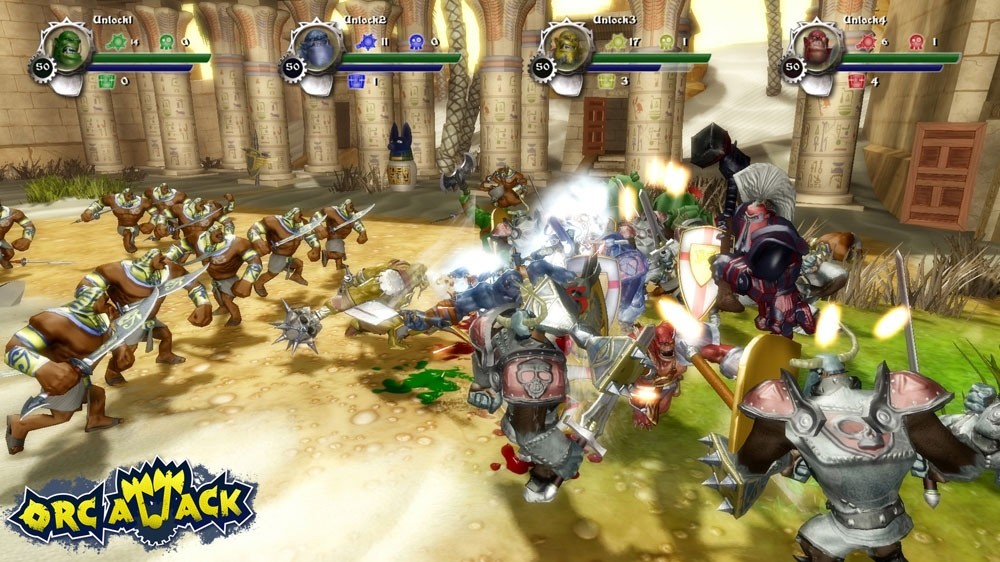Click the green splat icon for Unlock1
This screenshot has width=1000, height=562.
tap(116, 42)
